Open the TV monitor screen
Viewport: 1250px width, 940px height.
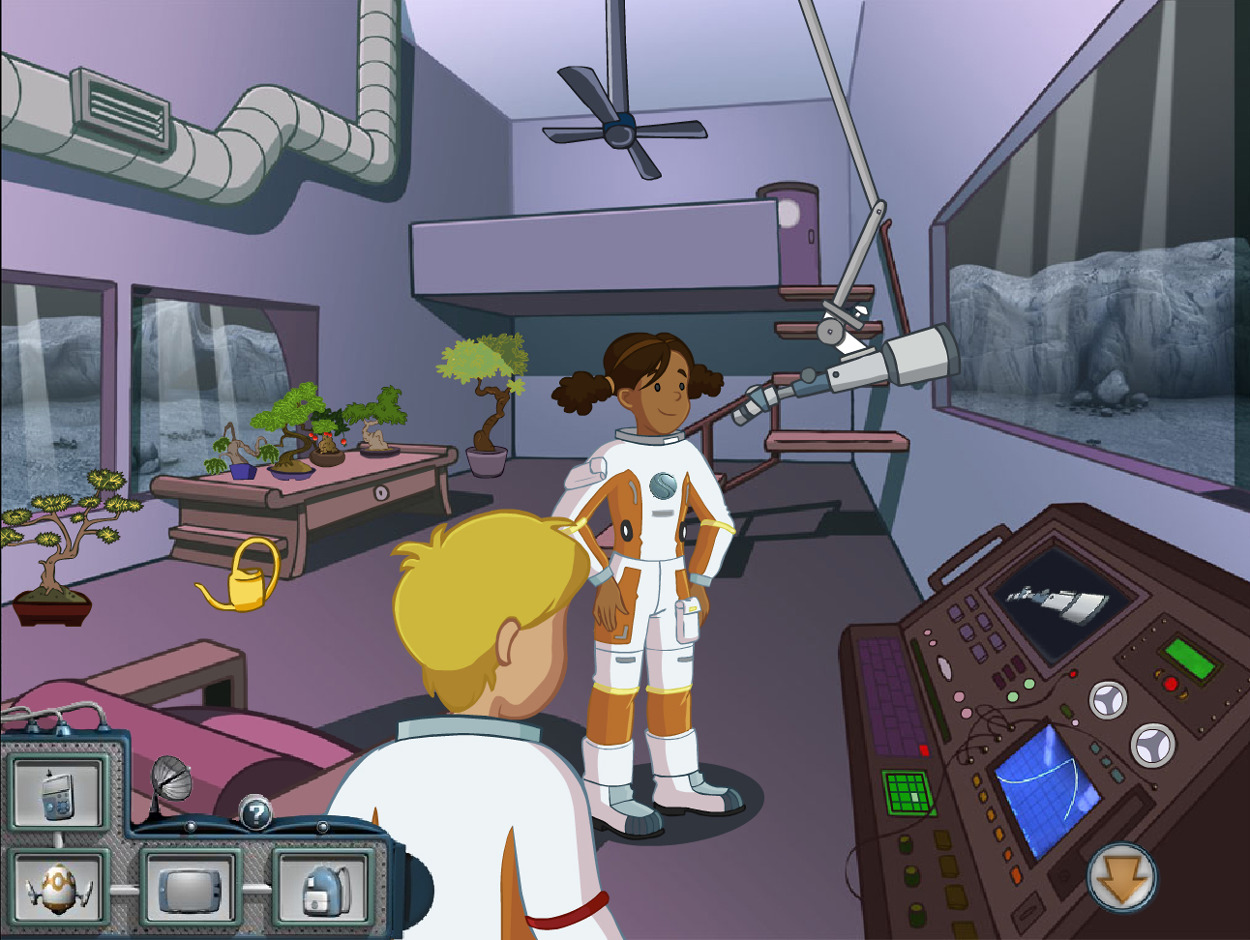click(190, 887)
